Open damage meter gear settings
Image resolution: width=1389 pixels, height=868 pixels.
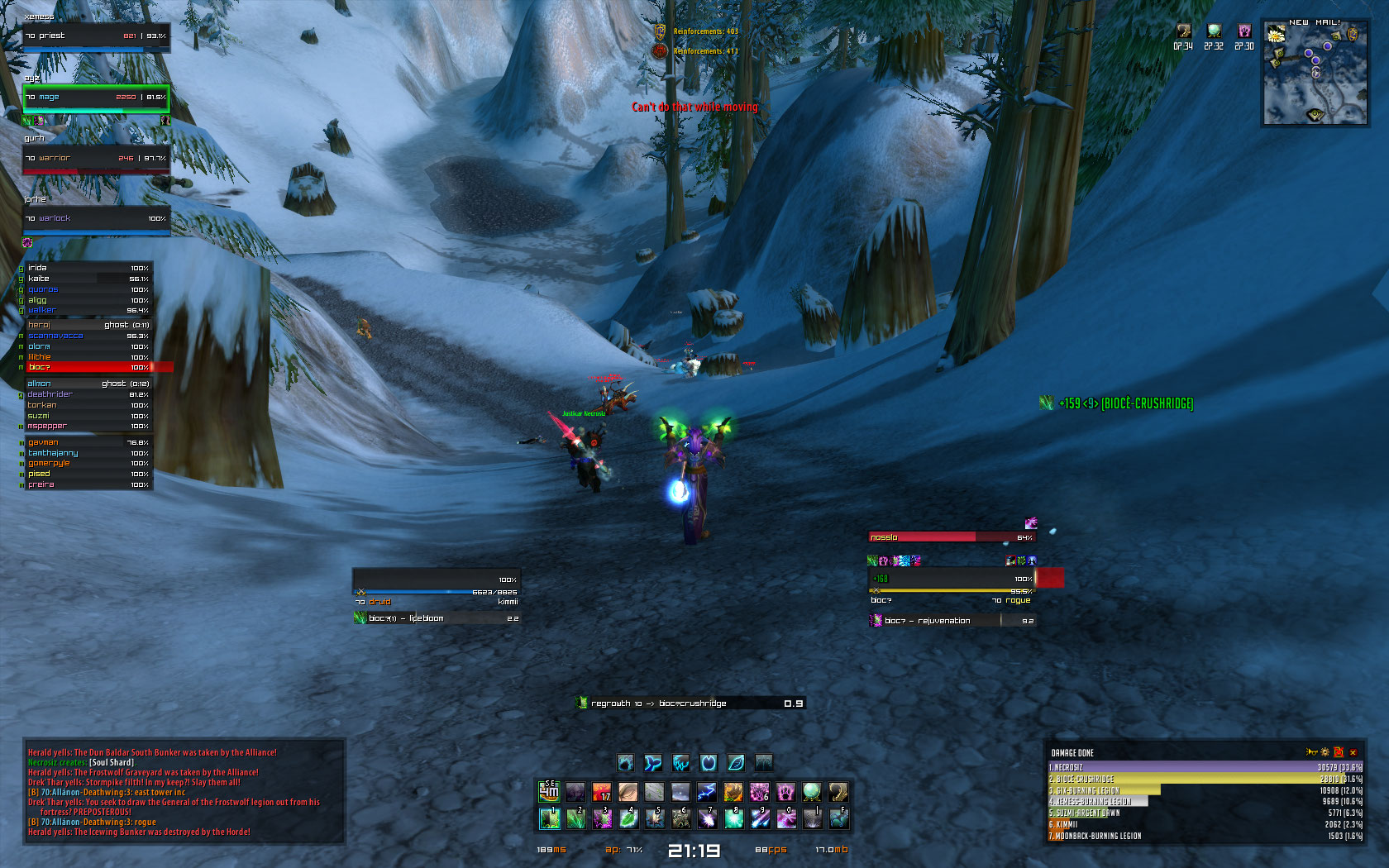coord(1325,752)
